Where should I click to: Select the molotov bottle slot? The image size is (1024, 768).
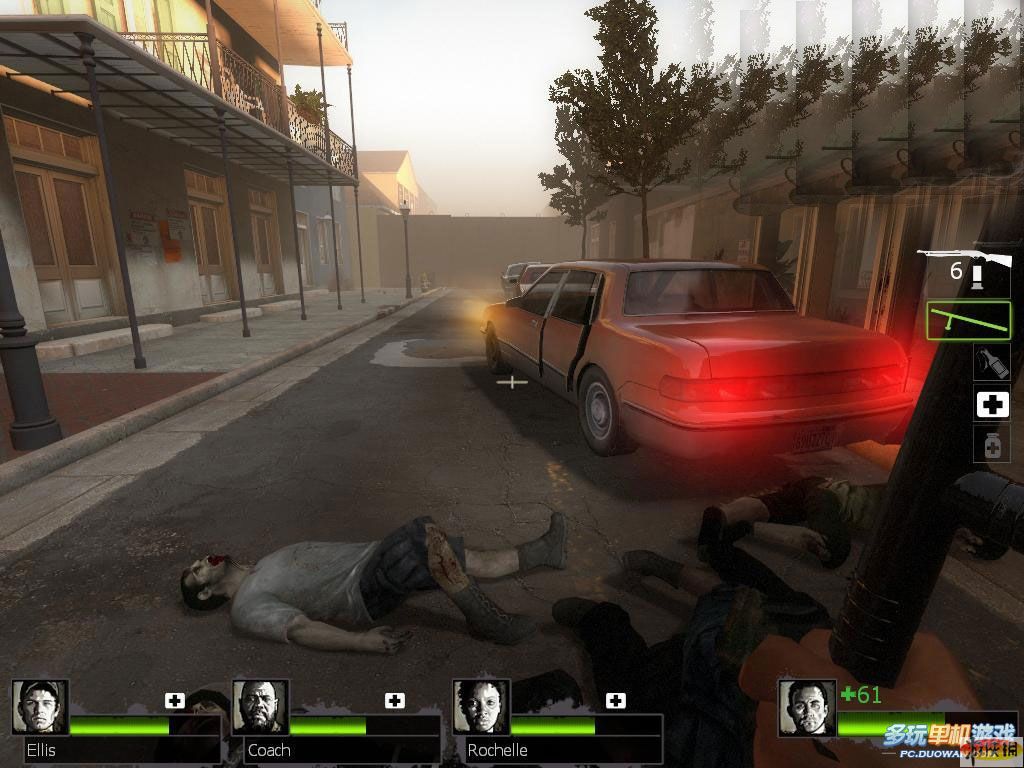click(991, 362)
